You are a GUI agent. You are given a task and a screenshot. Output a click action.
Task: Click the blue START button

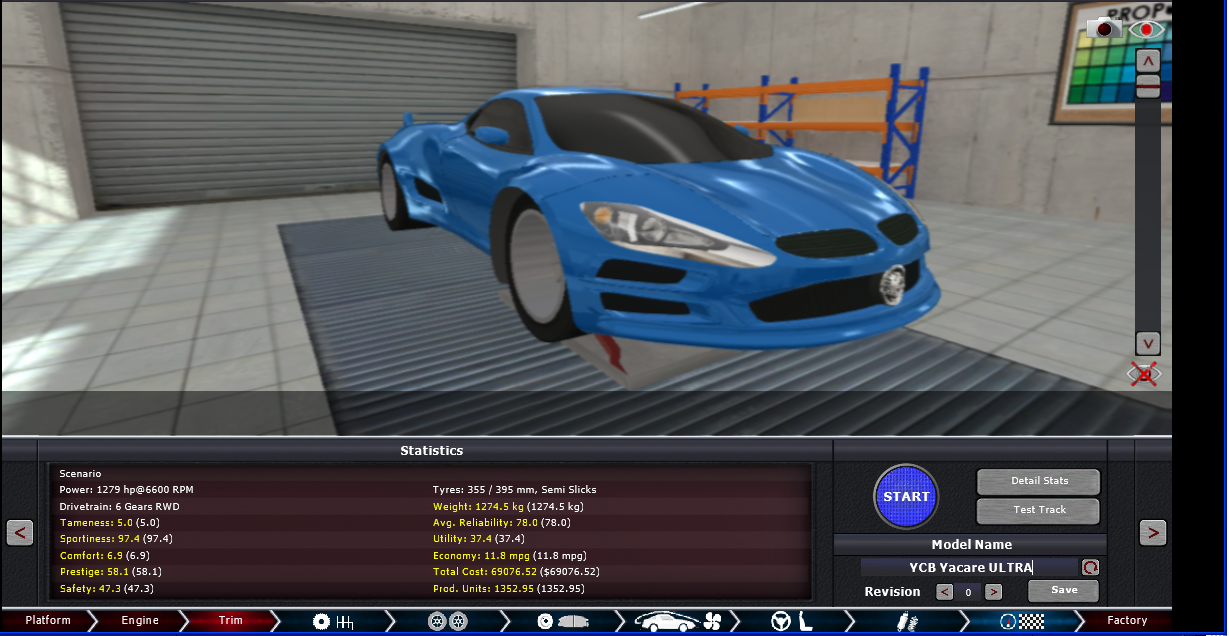tap(906, 496)
